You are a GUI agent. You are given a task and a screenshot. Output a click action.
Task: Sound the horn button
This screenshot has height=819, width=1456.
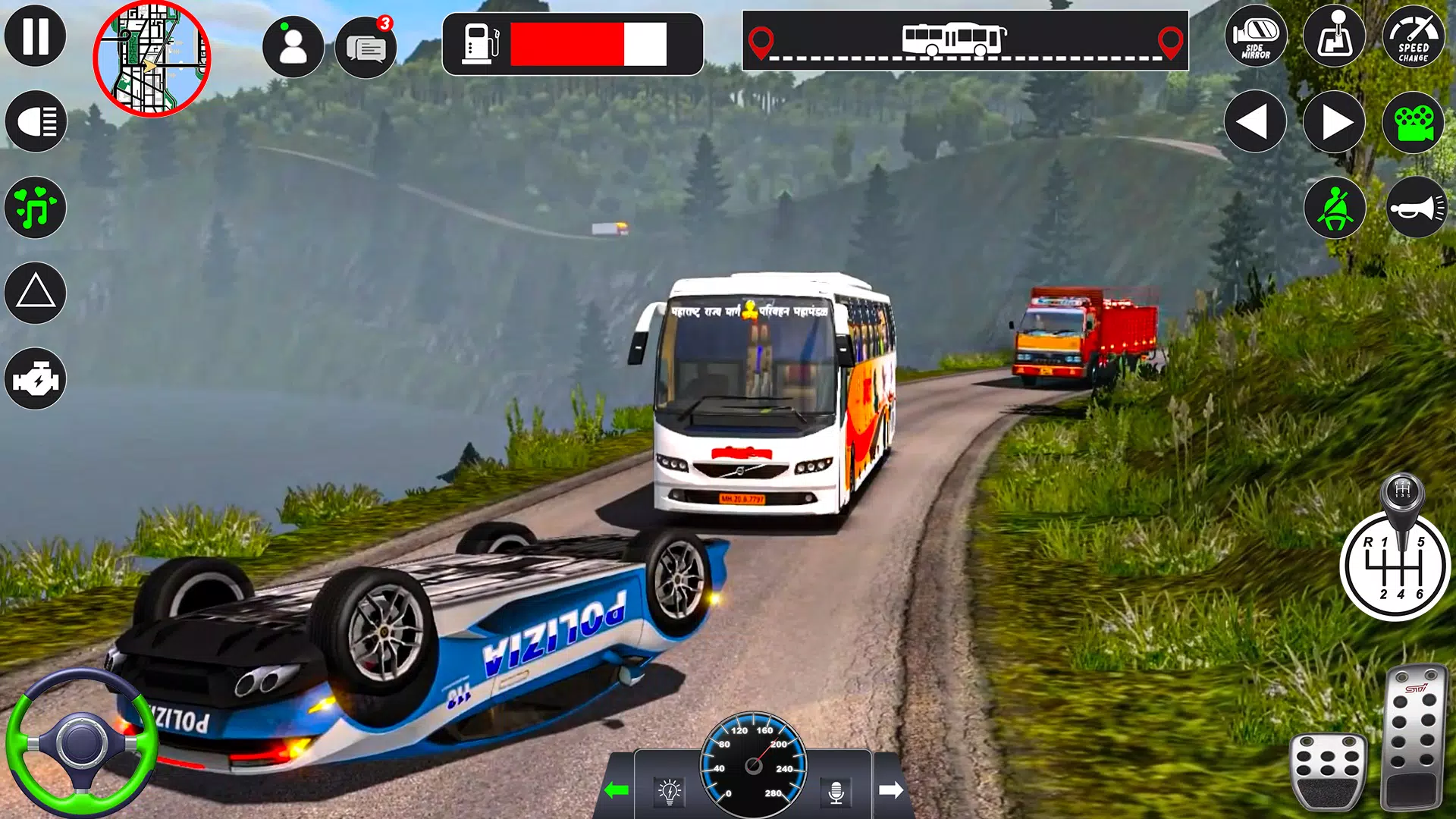pyautogui.click(x=1417, y=208)
